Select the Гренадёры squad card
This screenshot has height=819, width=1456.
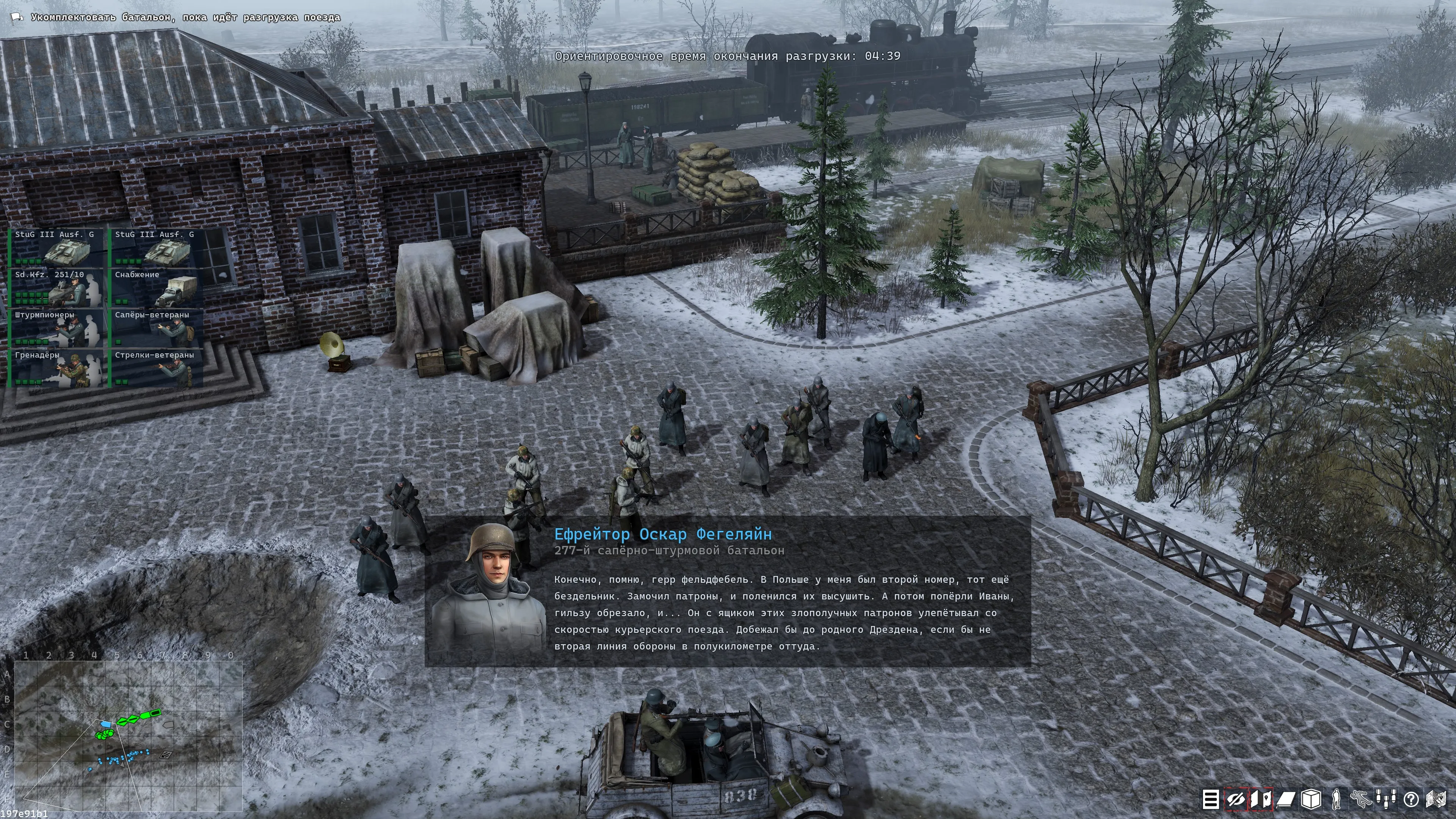[58, 369]
